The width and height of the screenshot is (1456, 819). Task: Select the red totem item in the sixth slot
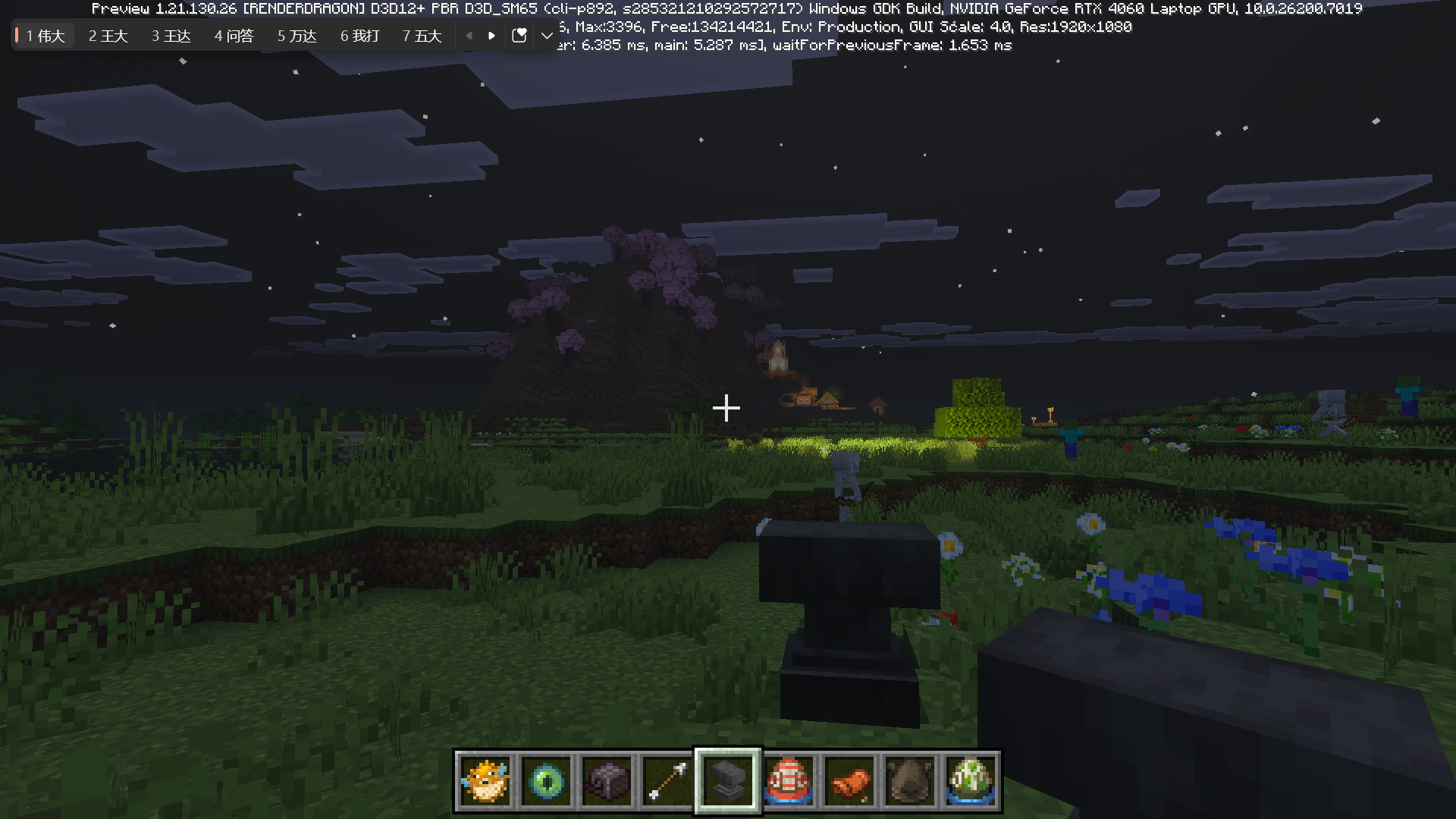(x=789, y=781)
